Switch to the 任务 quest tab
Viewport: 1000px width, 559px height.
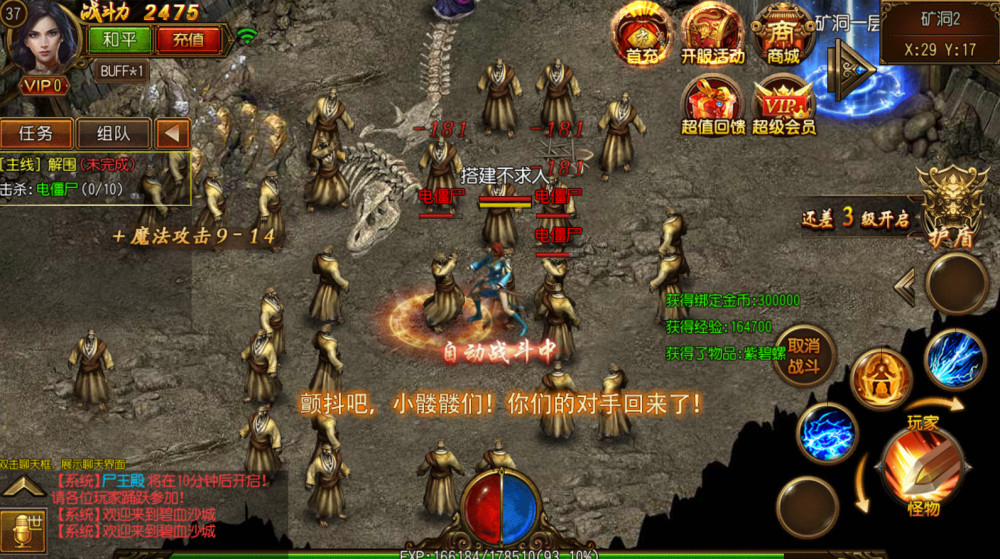pos(38,133)
